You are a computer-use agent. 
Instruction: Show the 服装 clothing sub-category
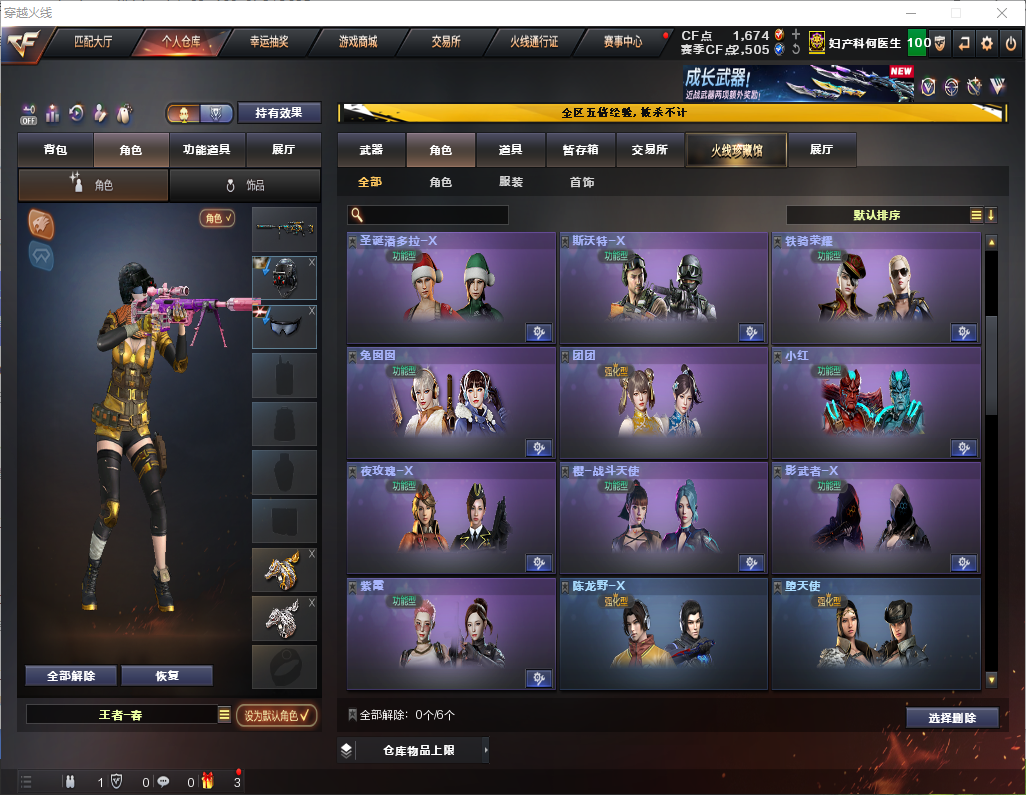510,183
